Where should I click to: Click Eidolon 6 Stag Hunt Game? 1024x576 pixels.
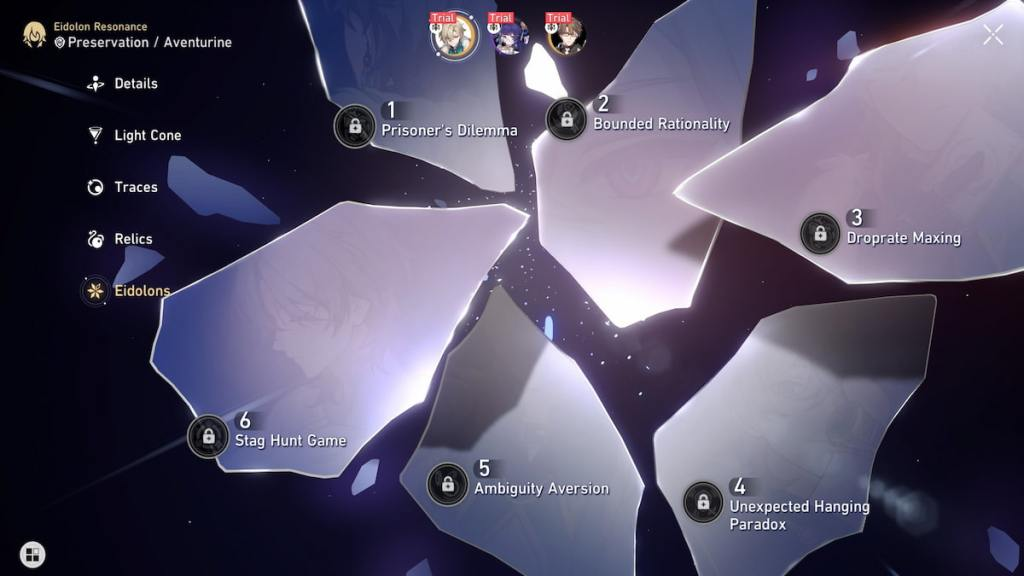pos(208,436)
